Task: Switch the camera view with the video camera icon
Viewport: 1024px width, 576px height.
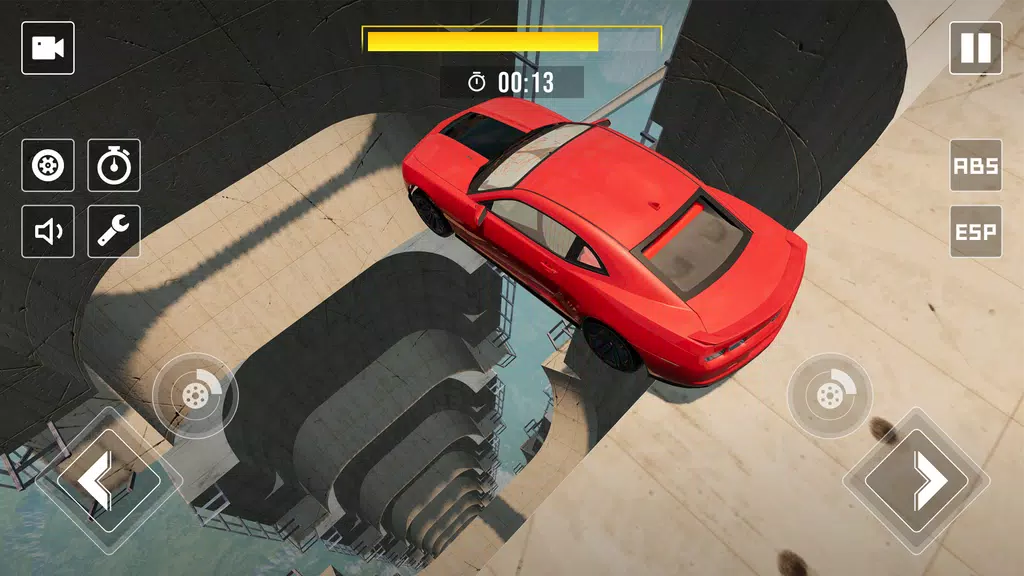Action: [48, 48]
